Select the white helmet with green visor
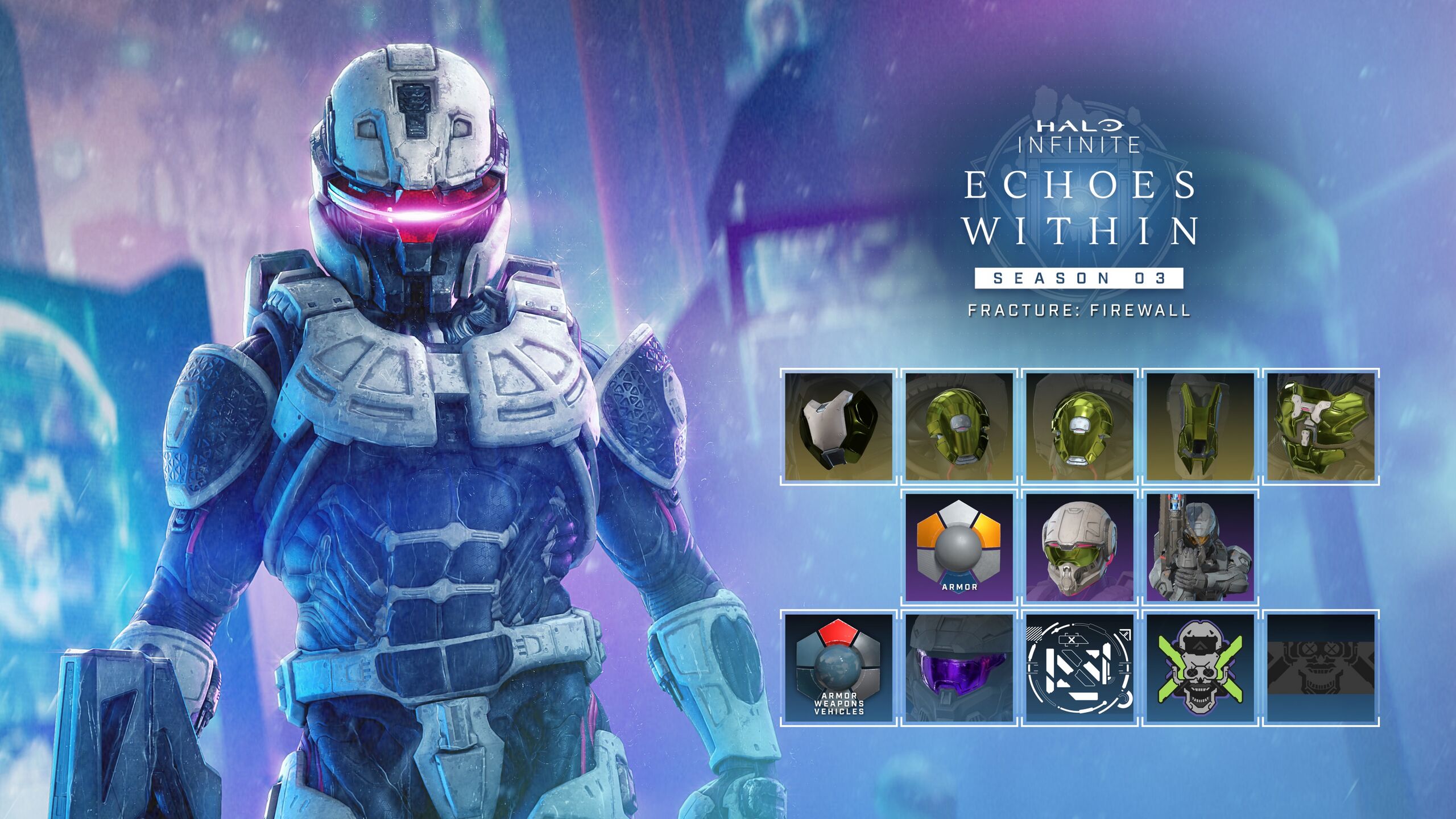Viewport: 1456px width, 819px height. coord(1080,547)
